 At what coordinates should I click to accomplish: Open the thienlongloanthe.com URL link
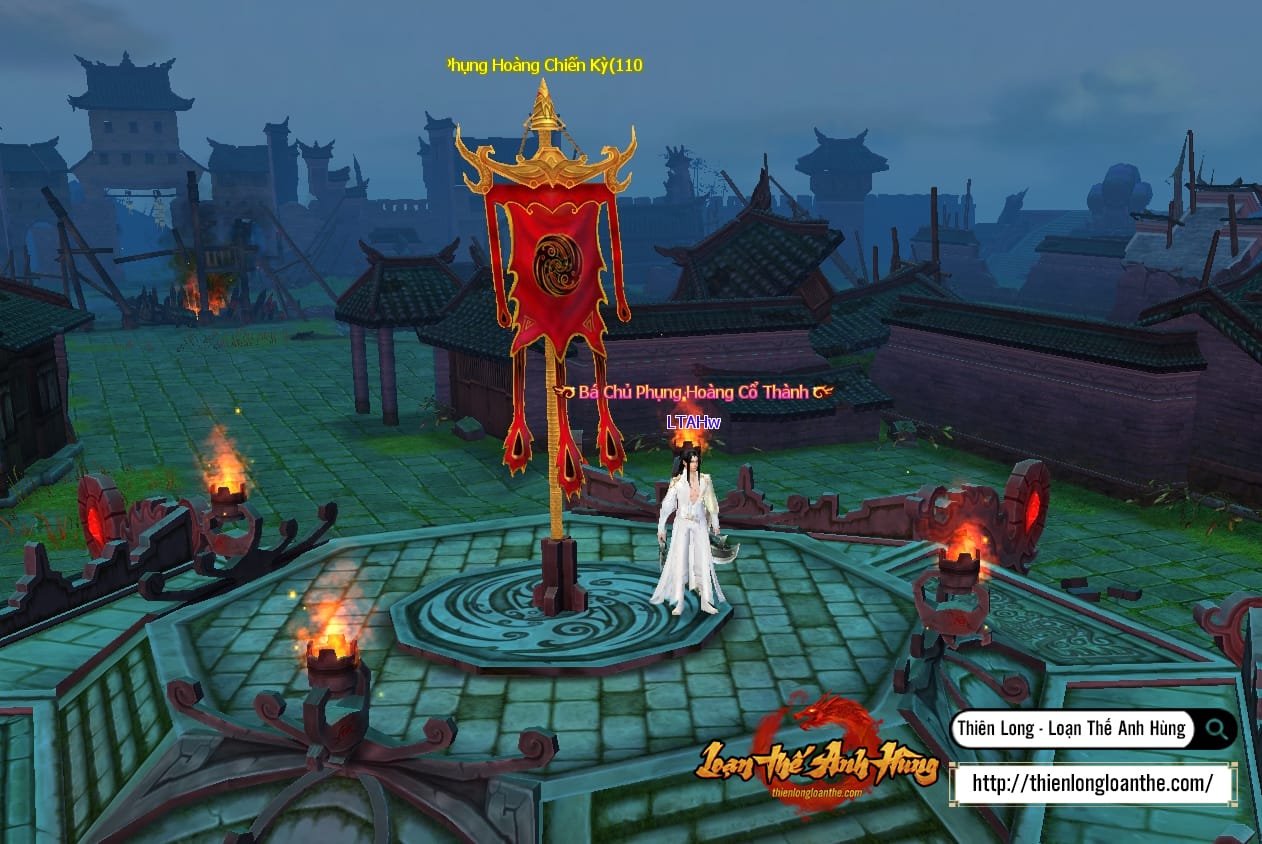pyautogui.click(x=1092, y=783)
